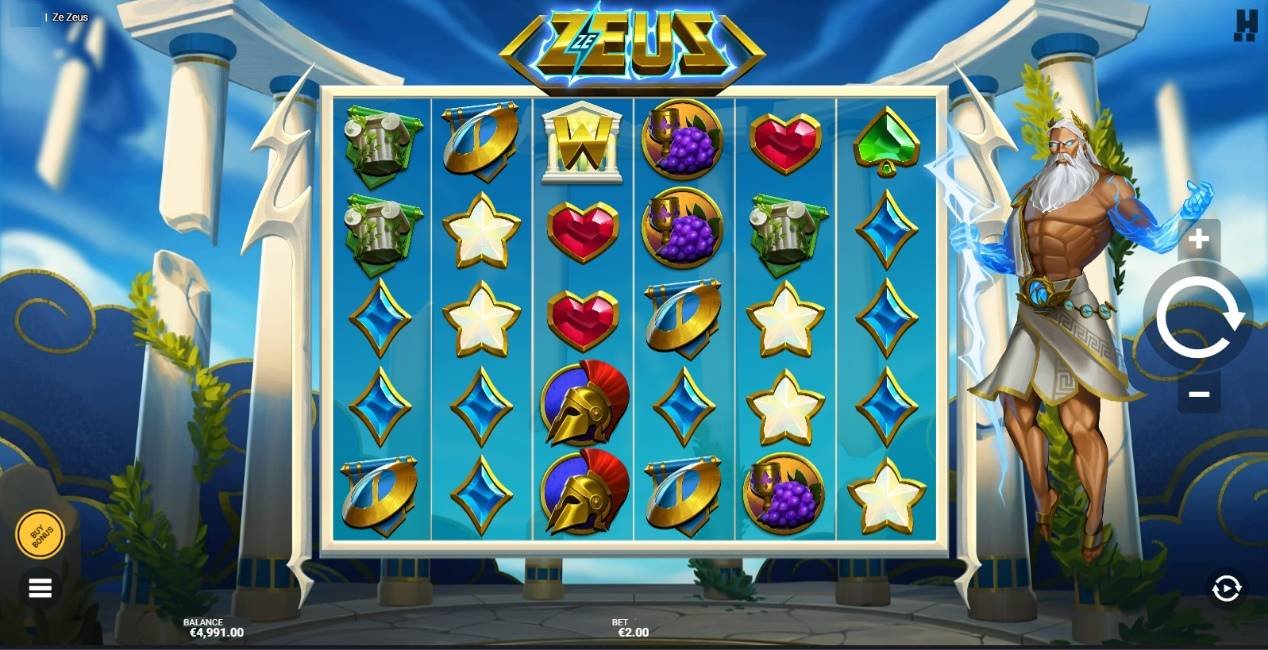Increase the bet with the plus button
This screenshot has width=1268, height=650.
coord(1199,240)
